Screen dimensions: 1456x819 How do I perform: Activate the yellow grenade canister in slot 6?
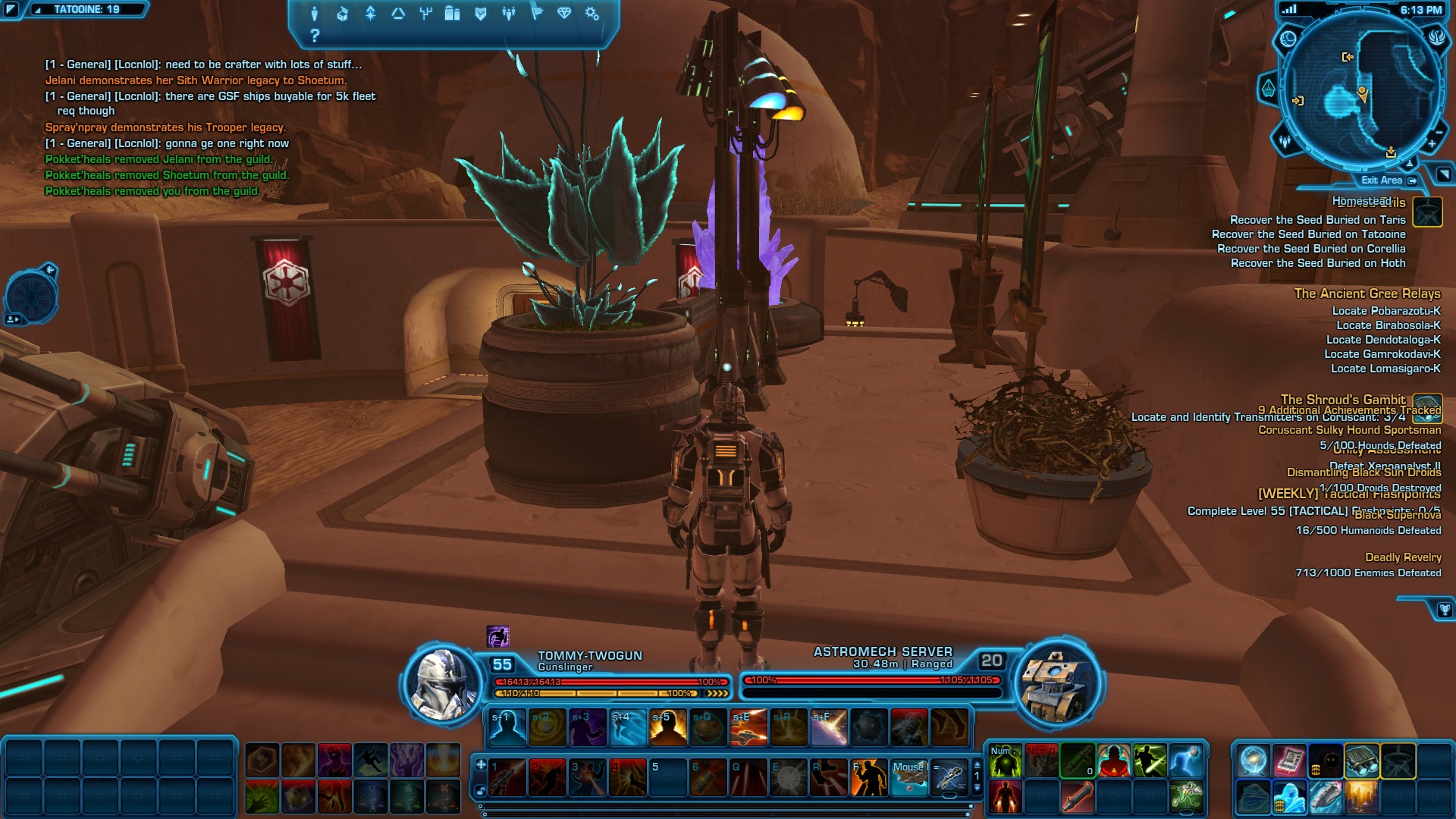pos(708,777)
